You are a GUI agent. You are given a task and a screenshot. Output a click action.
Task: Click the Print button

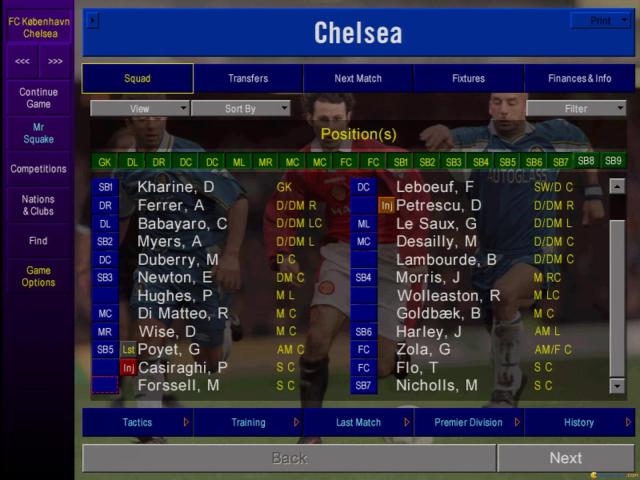pyautogui.click(x=601, y=20)
